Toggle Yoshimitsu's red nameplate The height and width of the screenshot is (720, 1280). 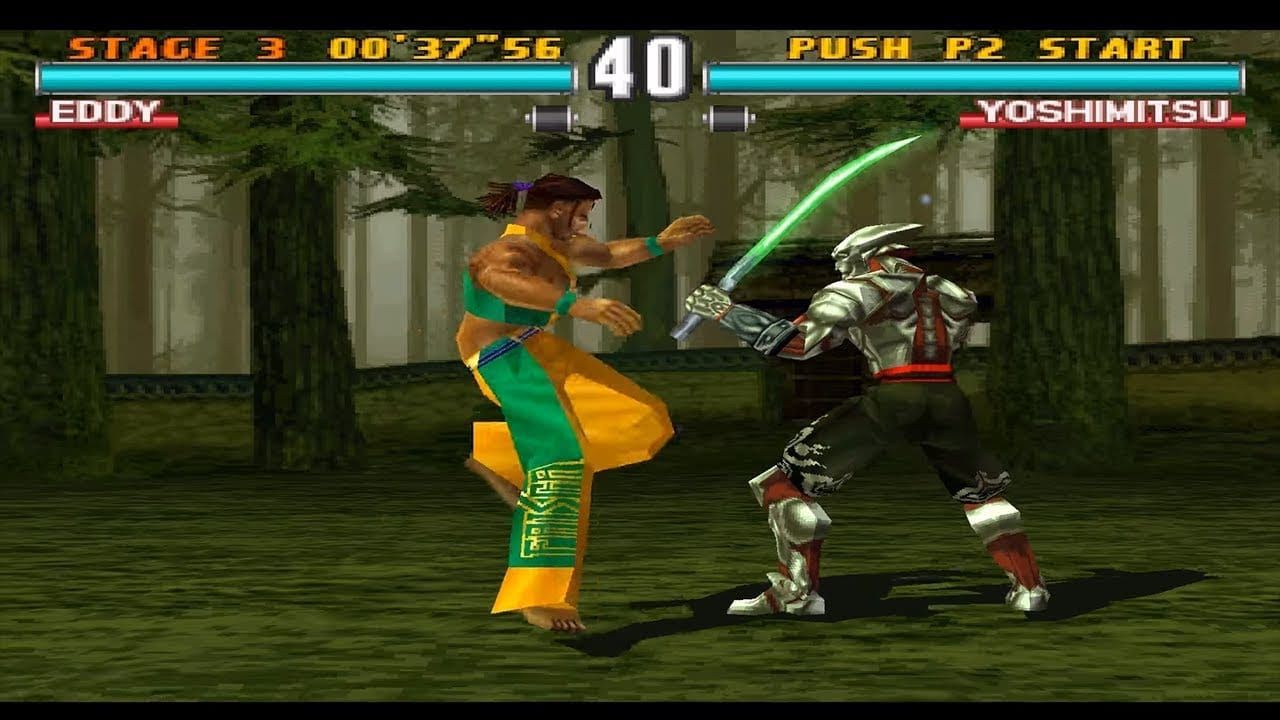point(1105,111)
